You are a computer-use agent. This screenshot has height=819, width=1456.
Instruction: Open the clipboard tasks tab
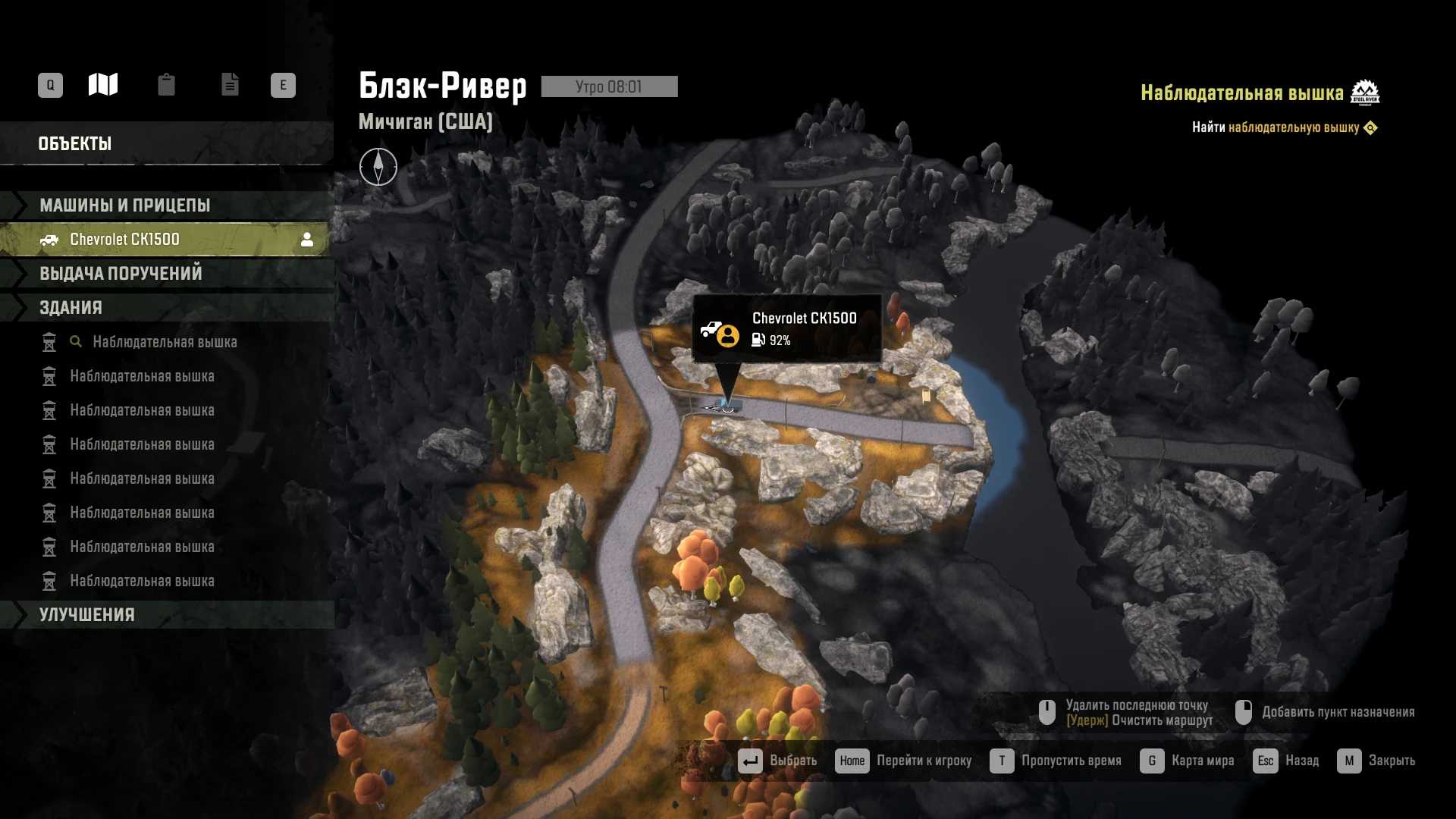(x=166, y=84)
